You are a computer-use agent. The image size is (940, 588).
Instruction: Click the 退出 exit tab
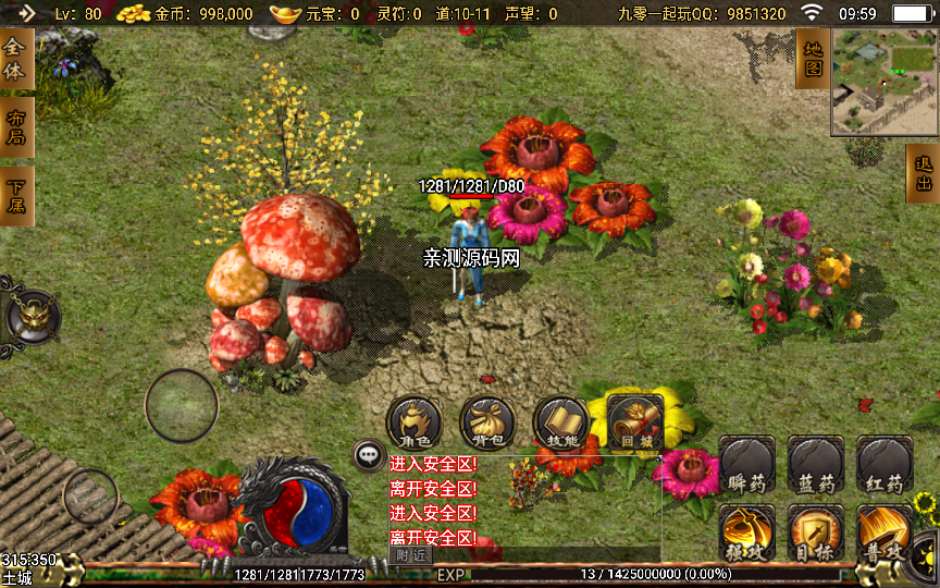923,174
